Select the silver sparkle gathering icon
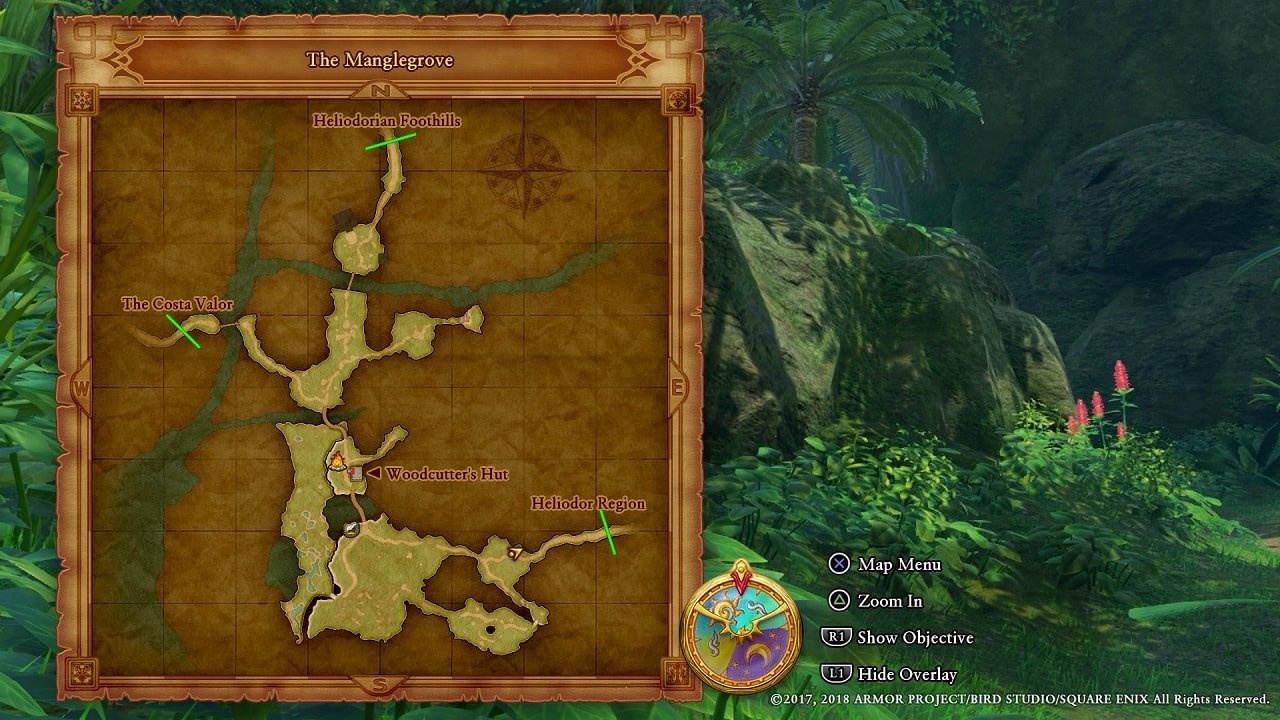Image resolution: width=1280 pixels, height=720 pixels. 350,528
